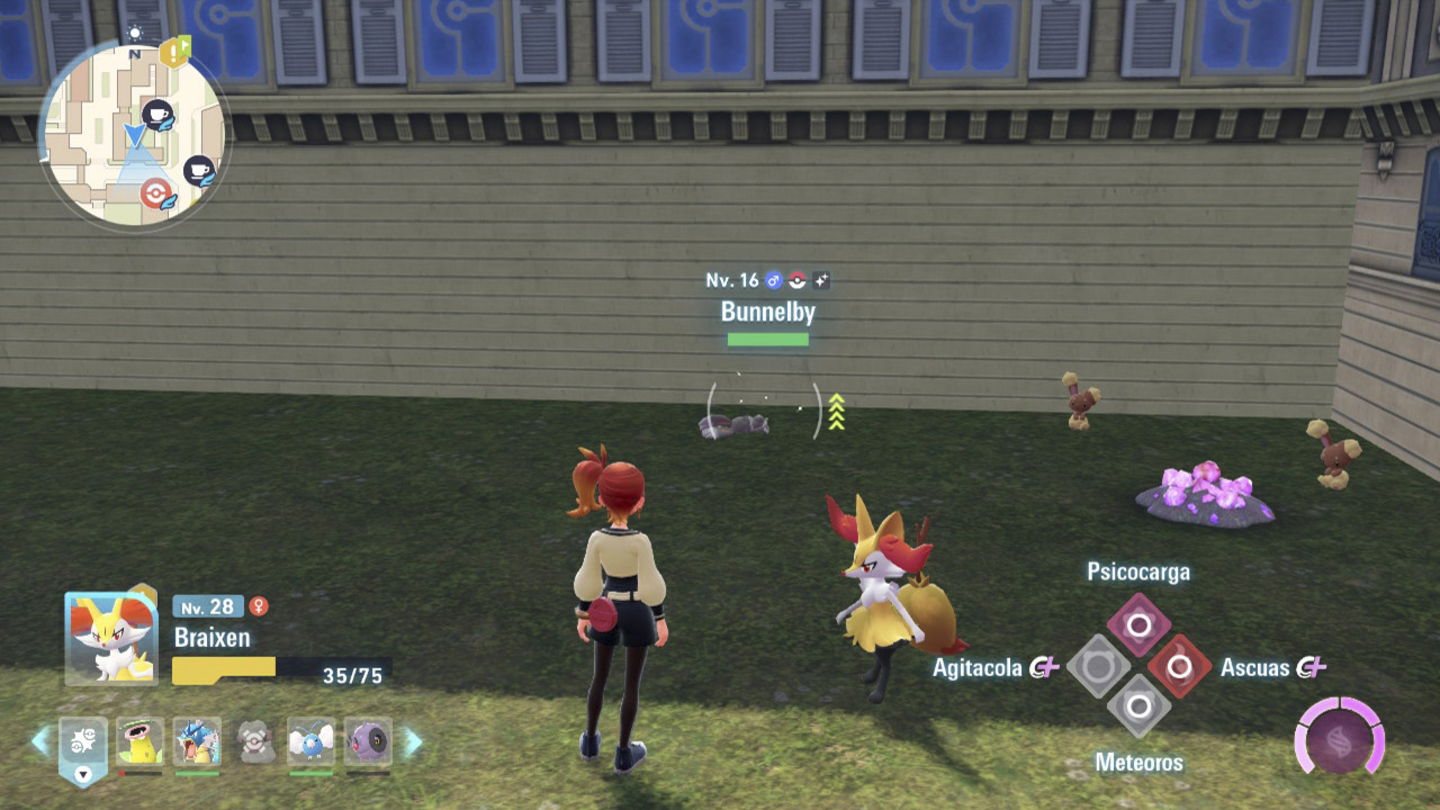Cycle the party bar left arrow
The image size is (1440, 810).
tap(41, 741)
